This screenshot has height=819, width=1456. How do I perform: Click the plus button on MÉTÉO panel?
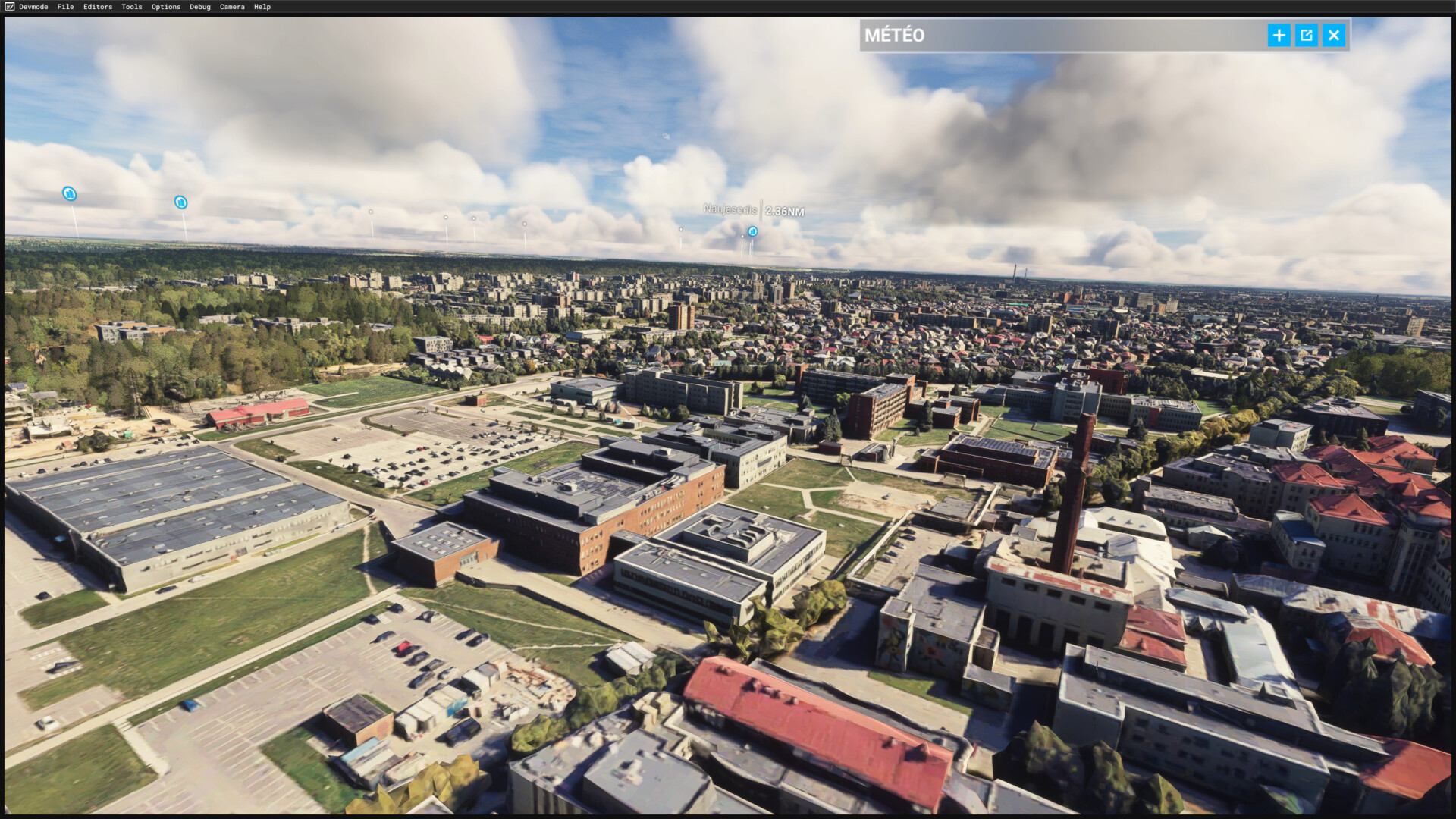coord(1279,36)
